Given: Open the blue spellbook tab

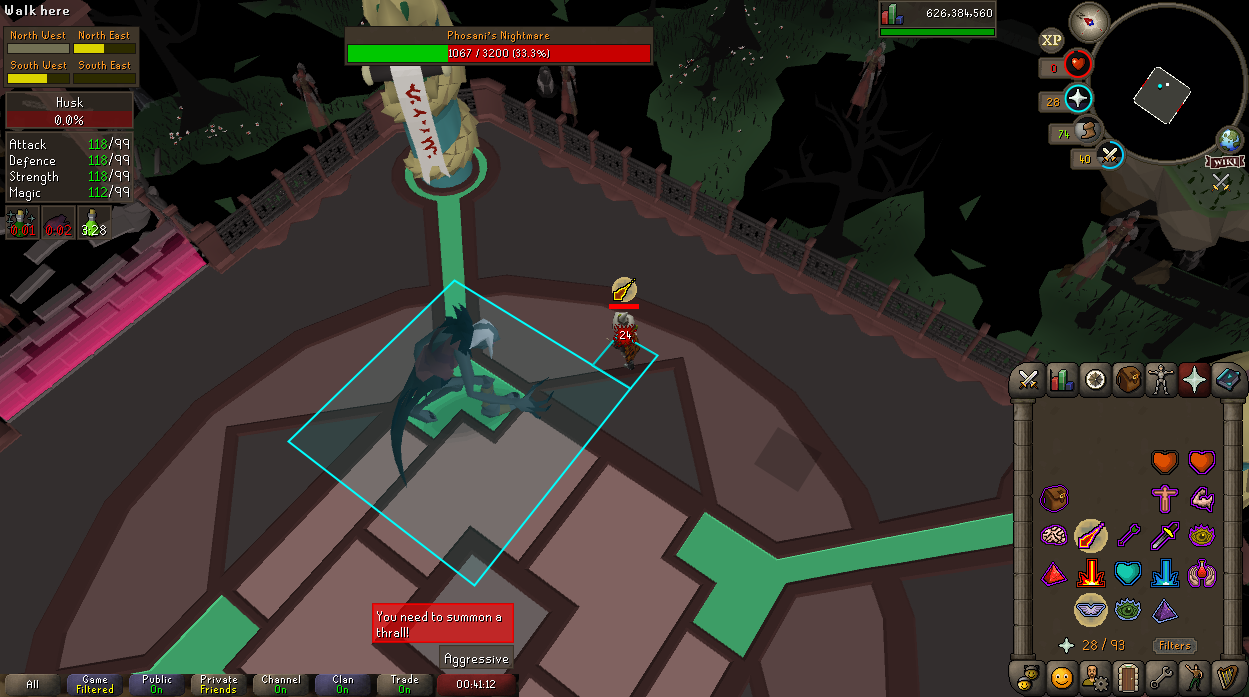Looking at the screenshot, I should tap(1227, 380).
